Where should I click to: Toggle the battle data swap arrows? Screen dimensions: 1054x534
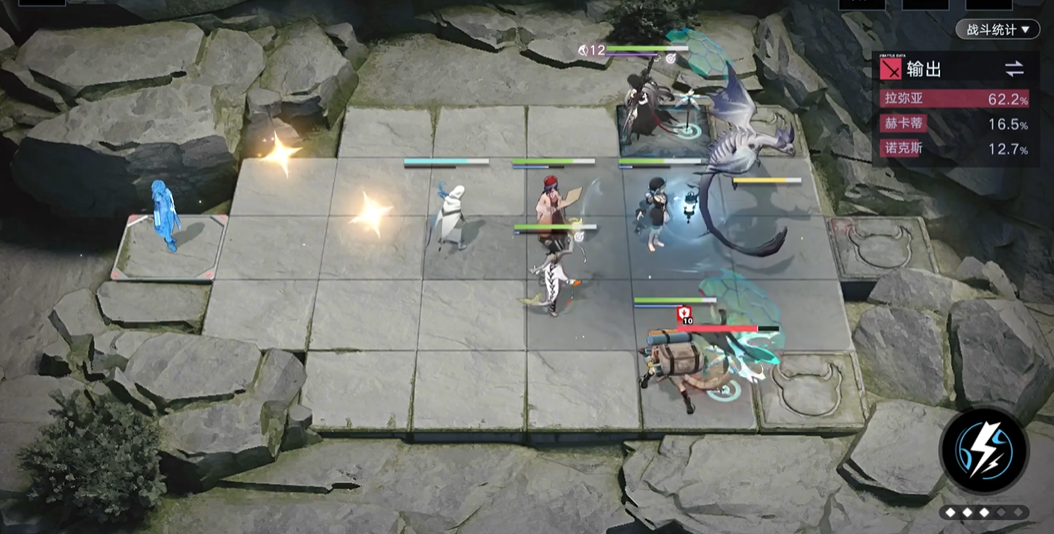point(1014,69)
